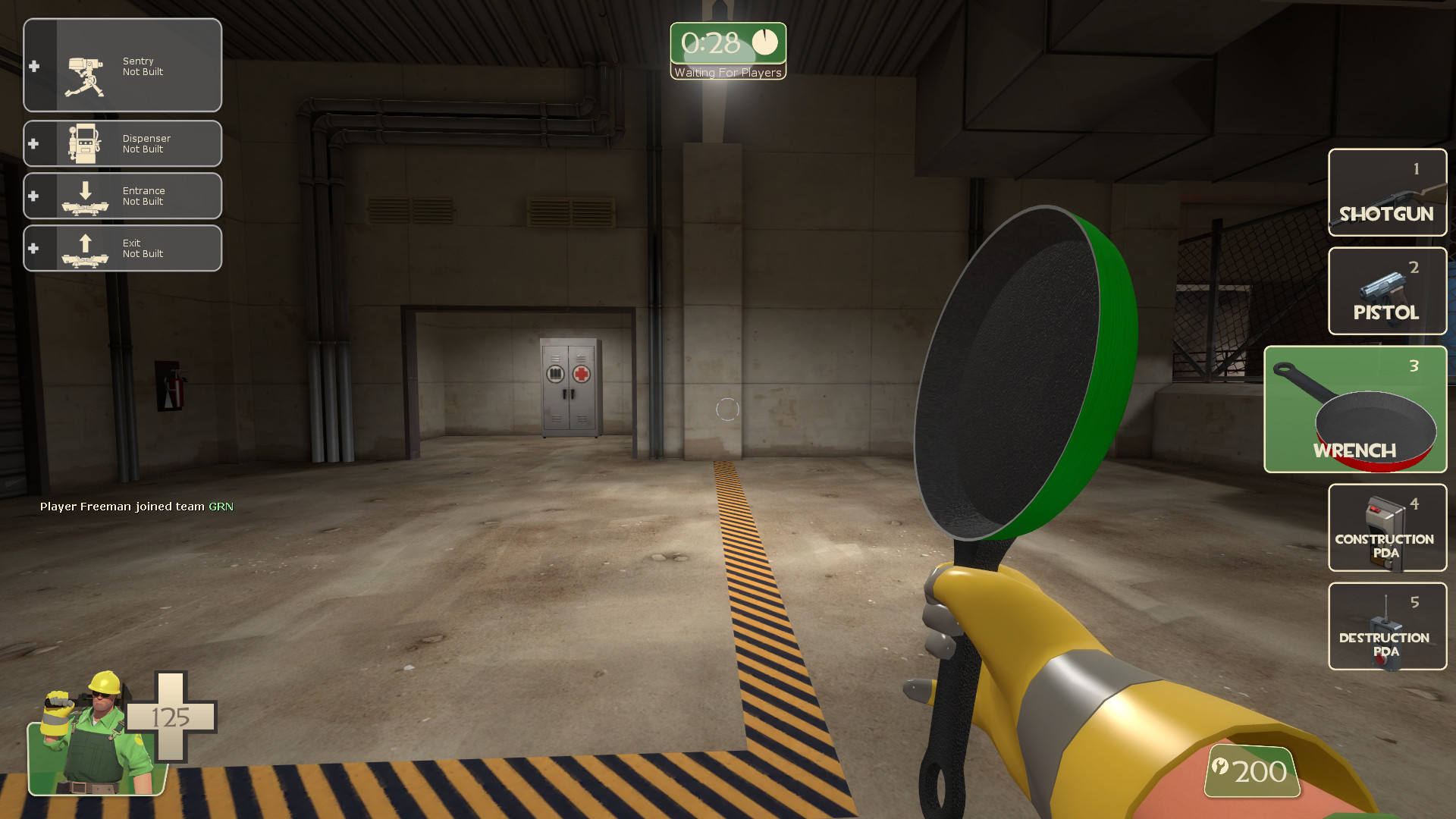This screenshot has width=1456, height=819.
Task: Toggle the plus beside Sentry Not Built
Action: coord(33,67)
